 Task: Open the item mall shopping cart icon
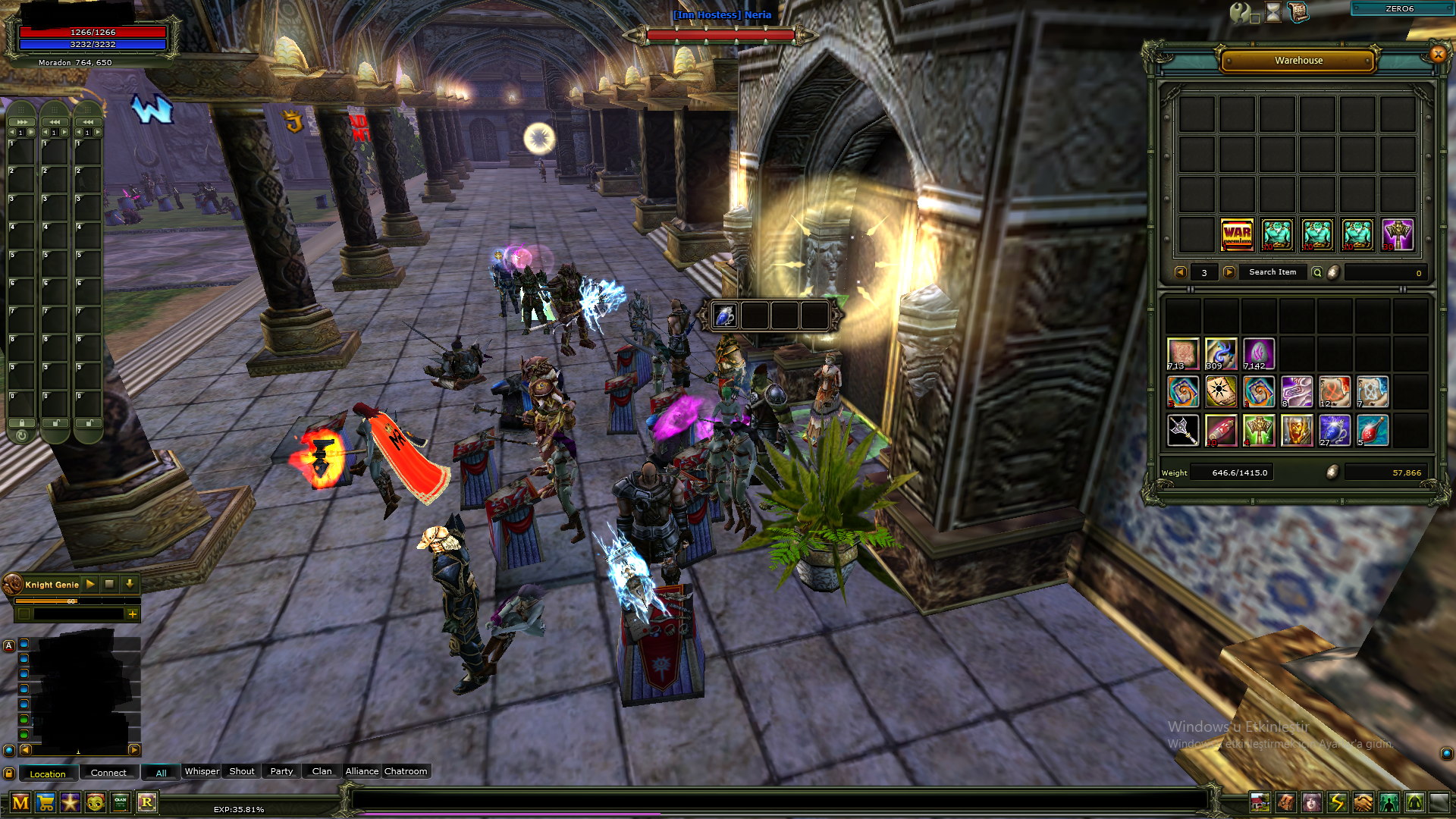(45, 802)
